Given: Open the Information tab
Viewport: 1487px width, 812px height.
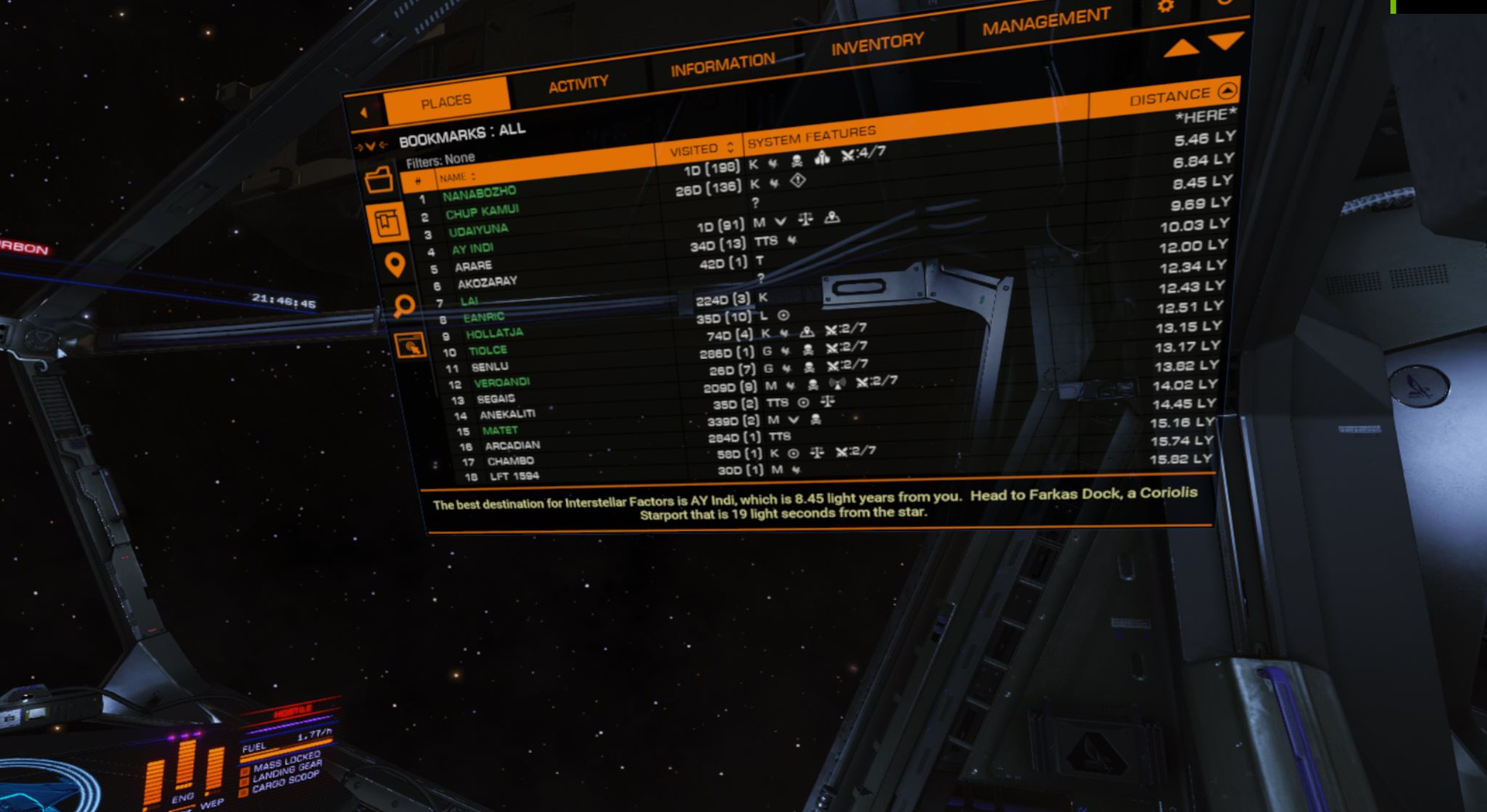Looking at the screenshot, I should point(722,65).
